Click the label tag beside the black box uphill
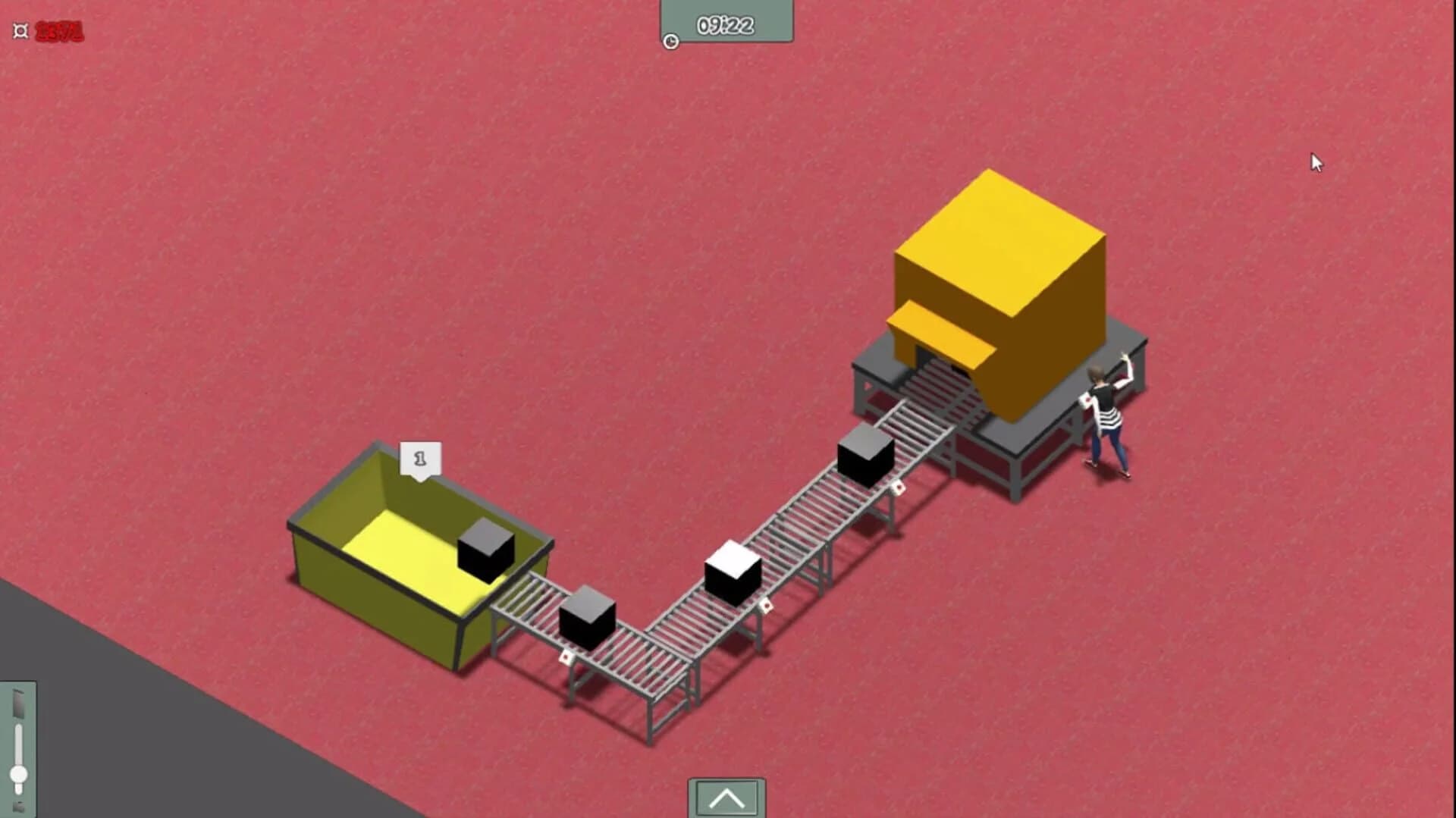Image resolution: width=1456 pixels, height=818 pixels. 899,487
